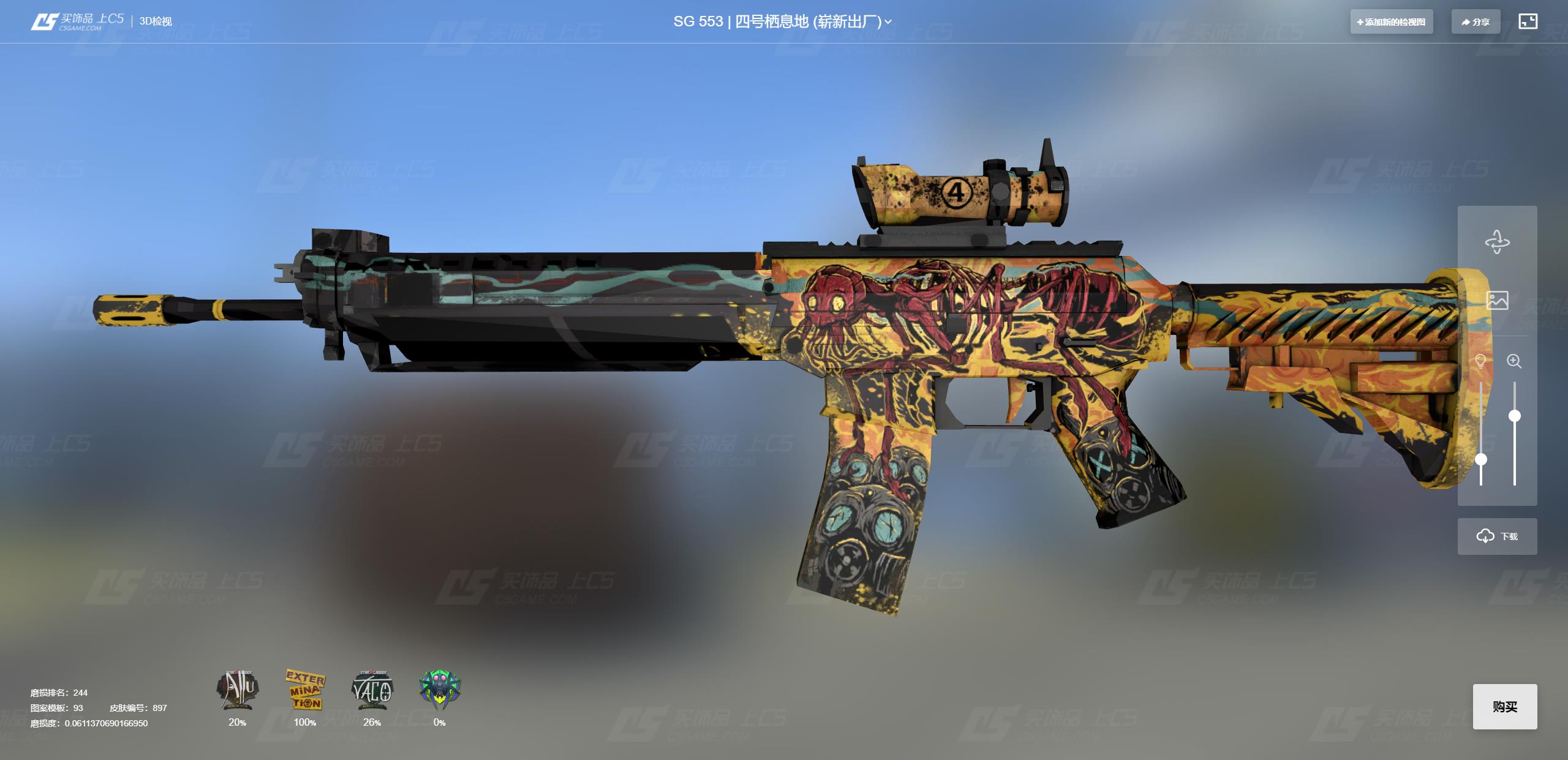
Task: Select the first StarLadder sticker at 20%
Action: point(238,690)
